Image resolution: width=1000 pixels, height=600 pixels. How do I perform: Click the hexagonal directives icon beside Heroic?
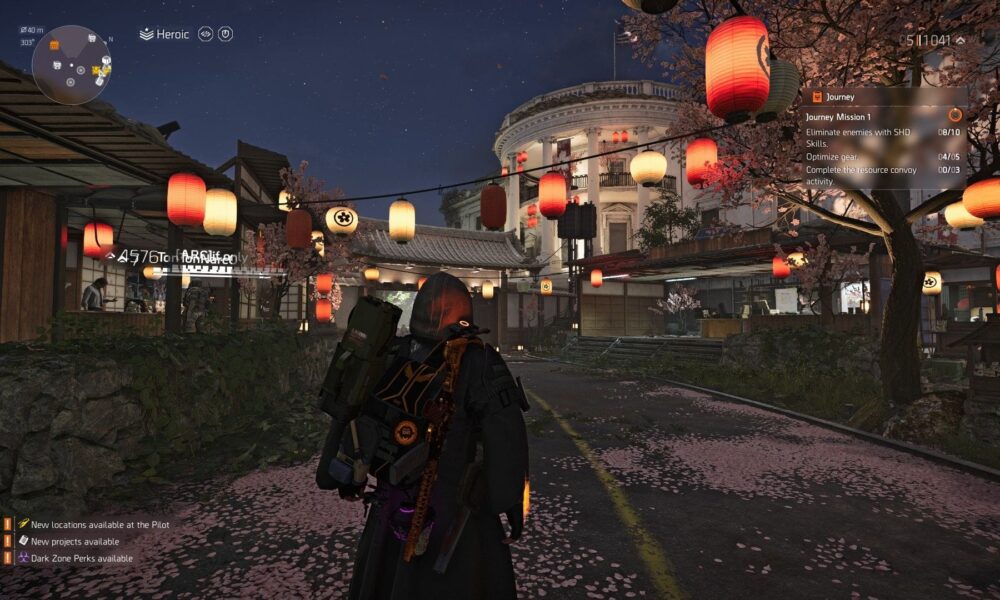point(205,34)
